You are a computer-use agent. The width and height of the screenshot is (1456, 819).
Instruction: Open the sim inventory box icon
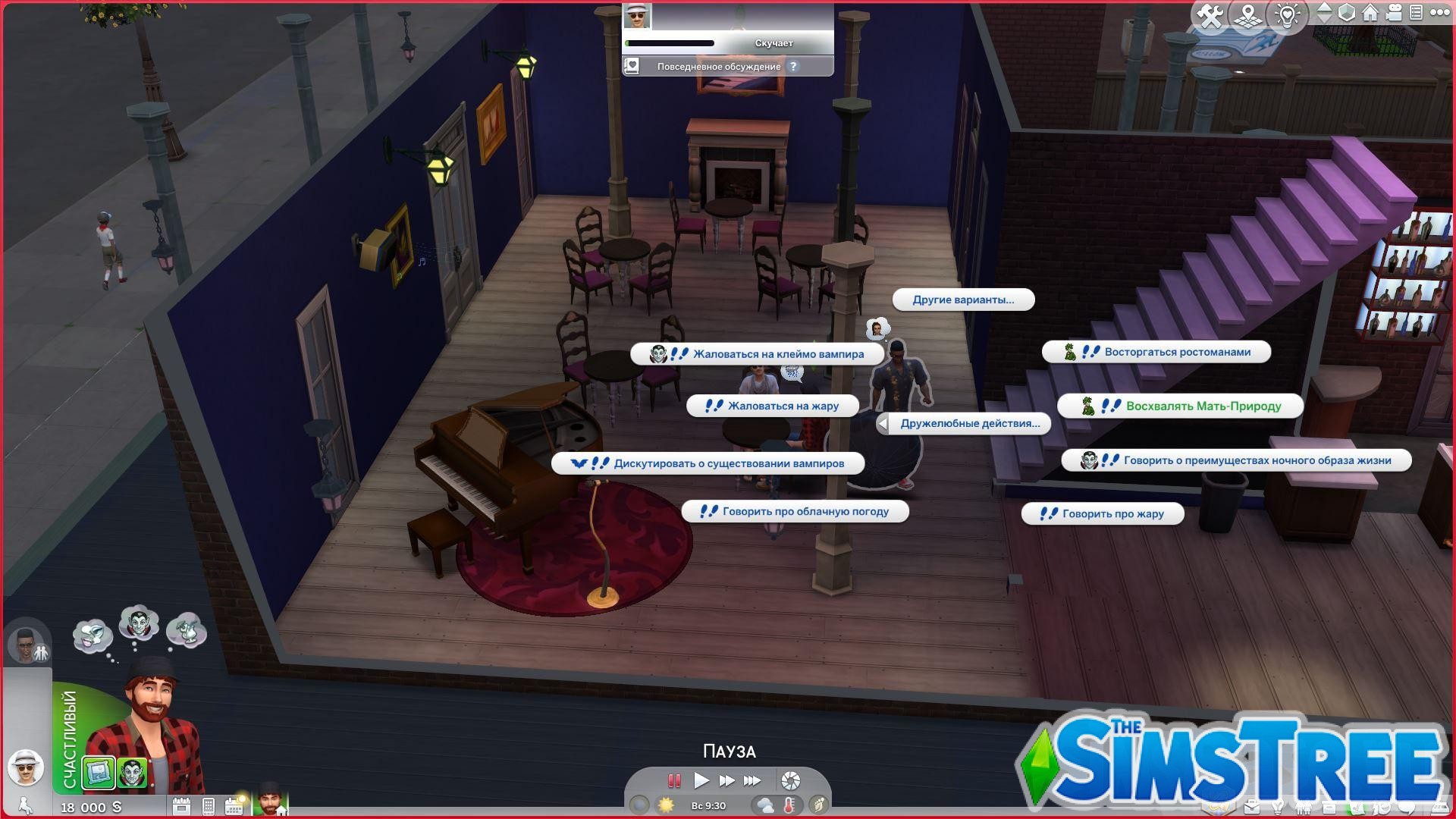pos(1329,808)
